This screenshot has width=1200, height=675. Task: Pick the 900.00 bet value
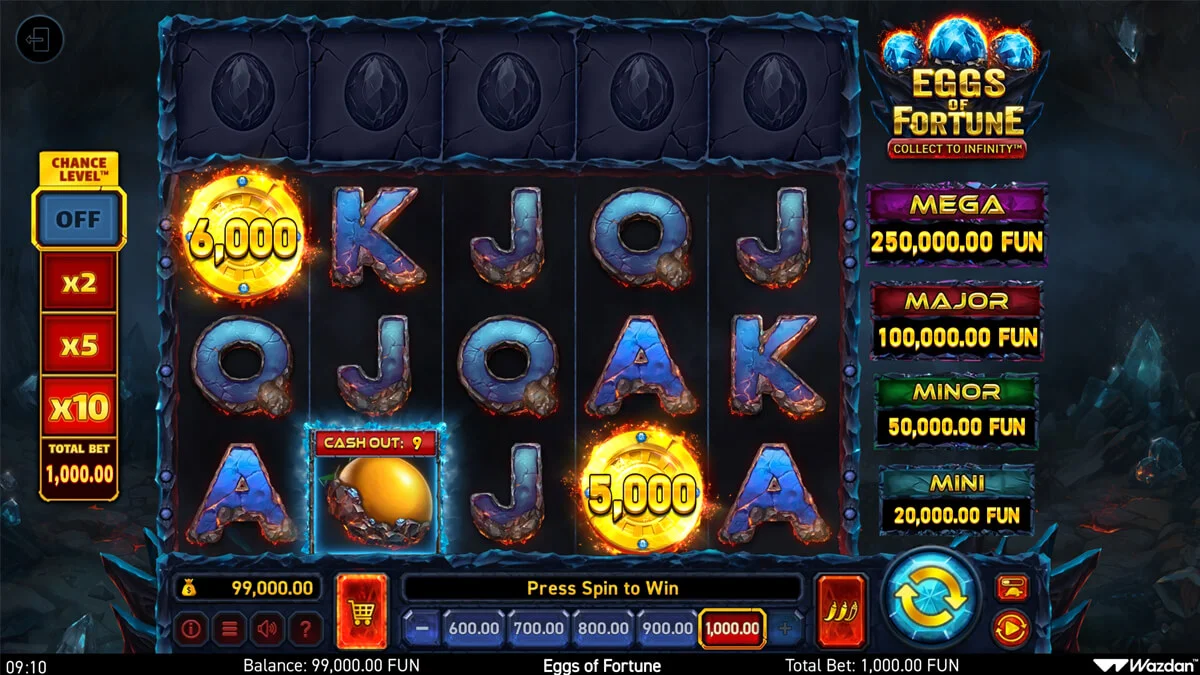coord(667,629)
